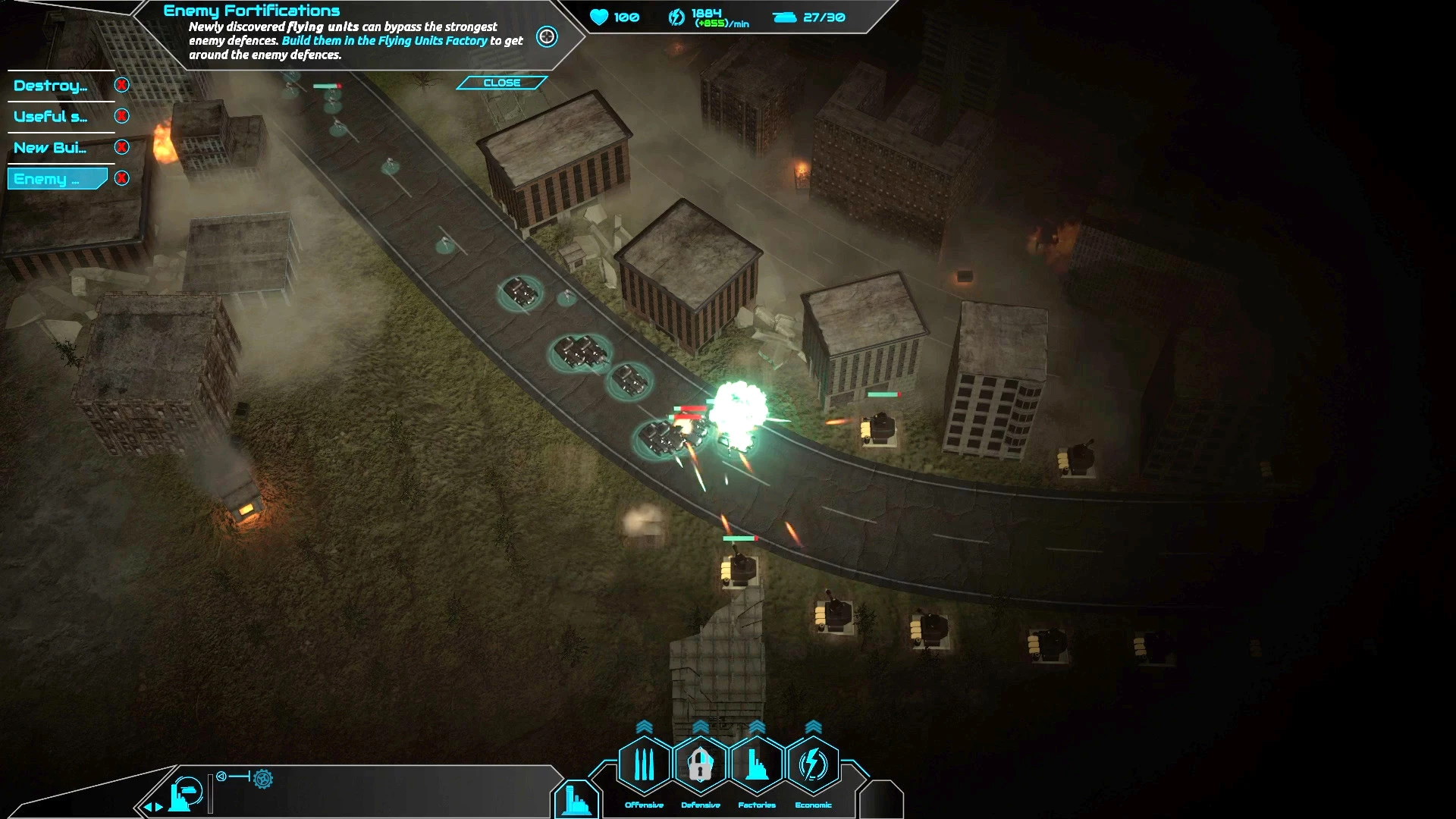Dismiss the "Destroy..." entry with red X
Screen dimensions: 1456x819
121,85
